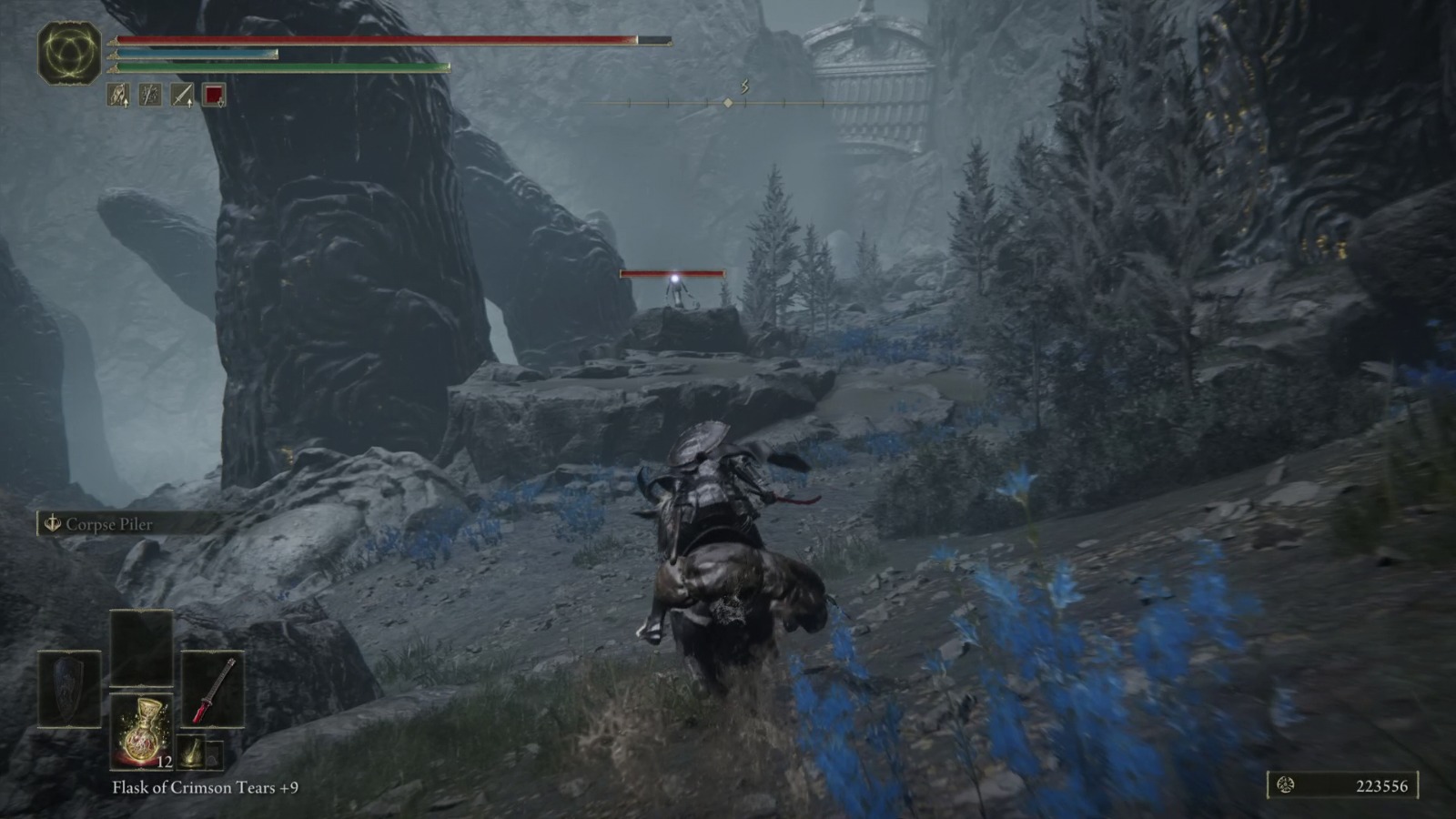This screenshot has width=1456, height=819.
Task: Select the spirit summon buff icon
Action: 116,93
